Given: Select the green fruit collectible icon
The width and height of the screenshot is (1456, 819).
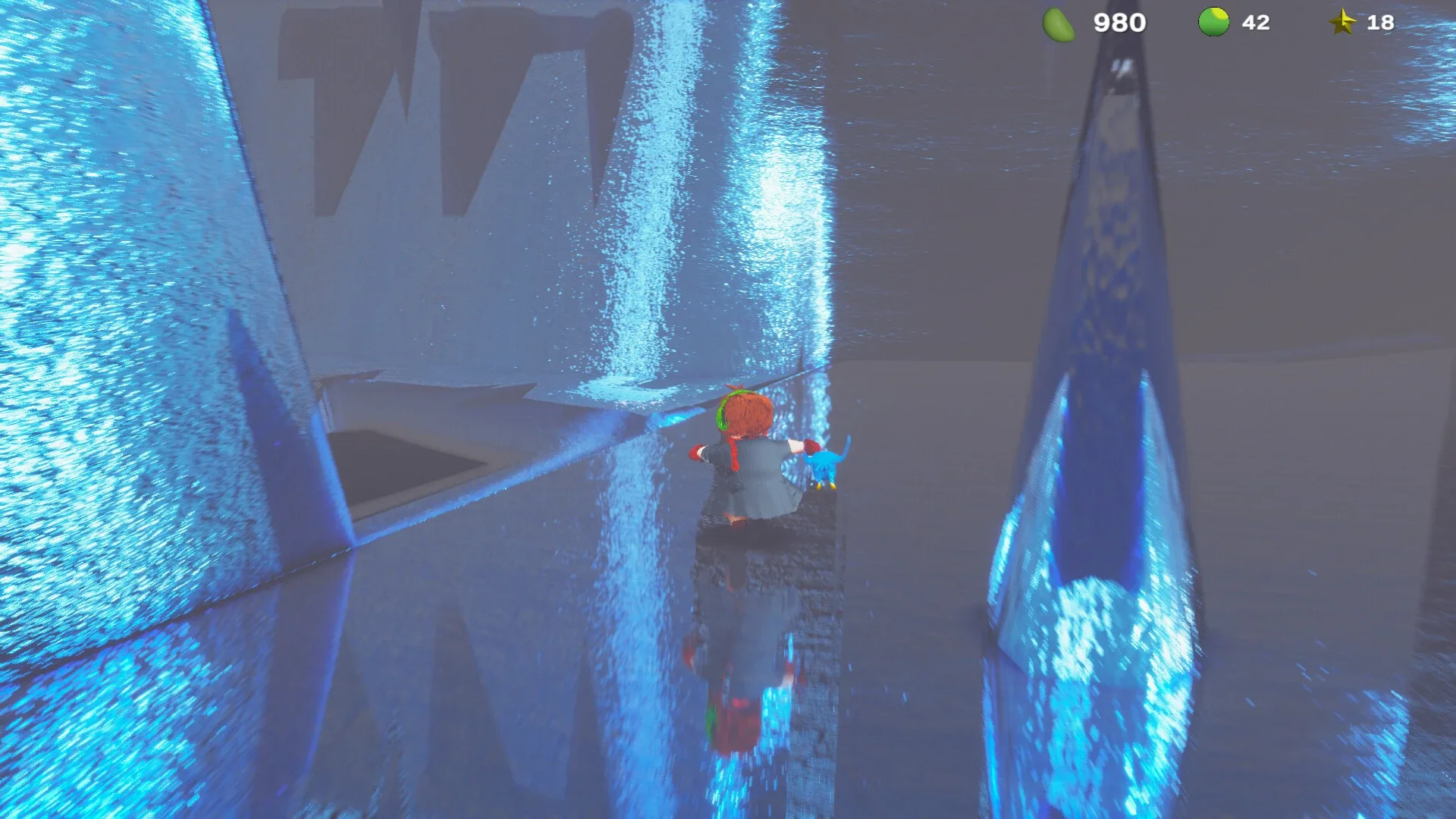Looking at the screenshot, I should [x=1213, y=22].
